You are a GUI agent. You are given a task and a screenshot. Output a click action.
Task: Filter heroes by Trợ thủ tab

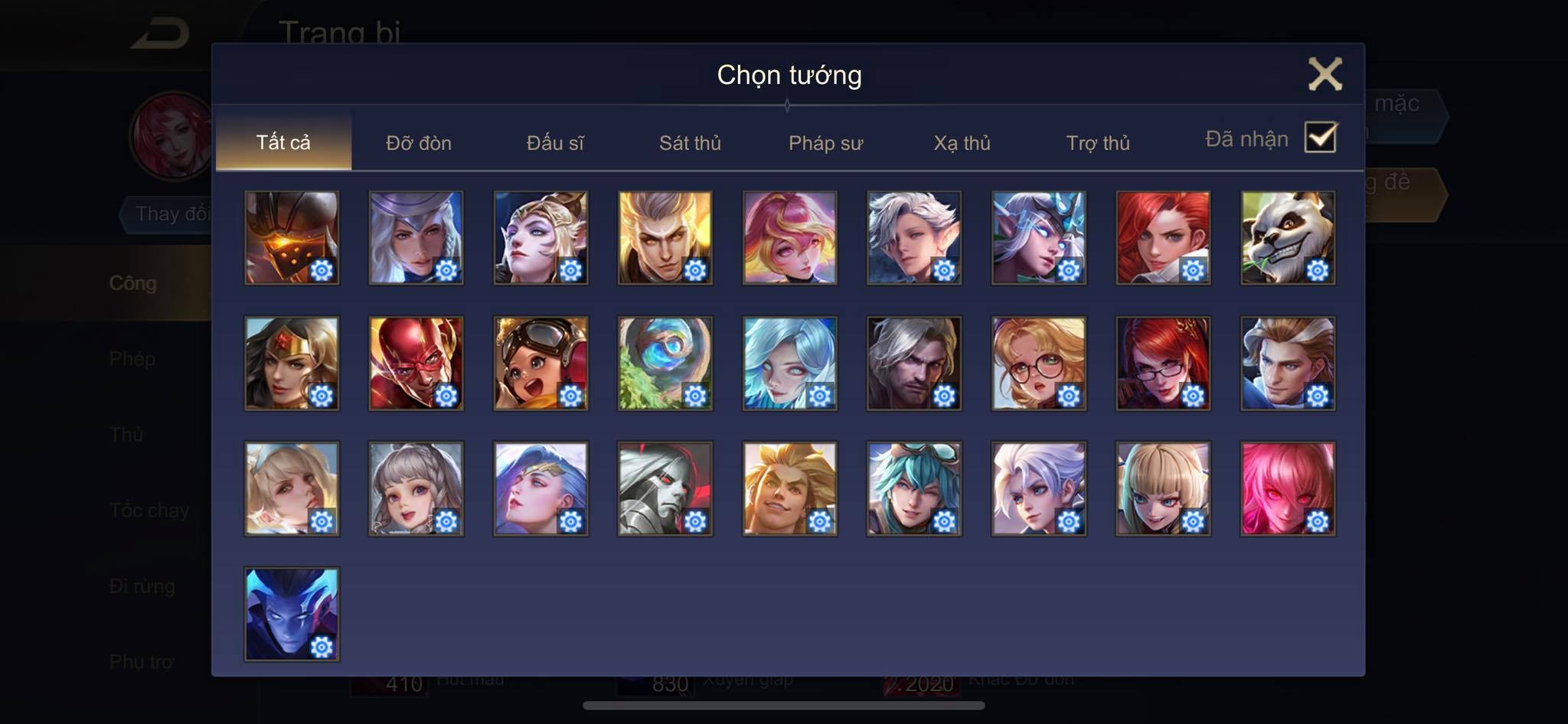coord(1098,142)
